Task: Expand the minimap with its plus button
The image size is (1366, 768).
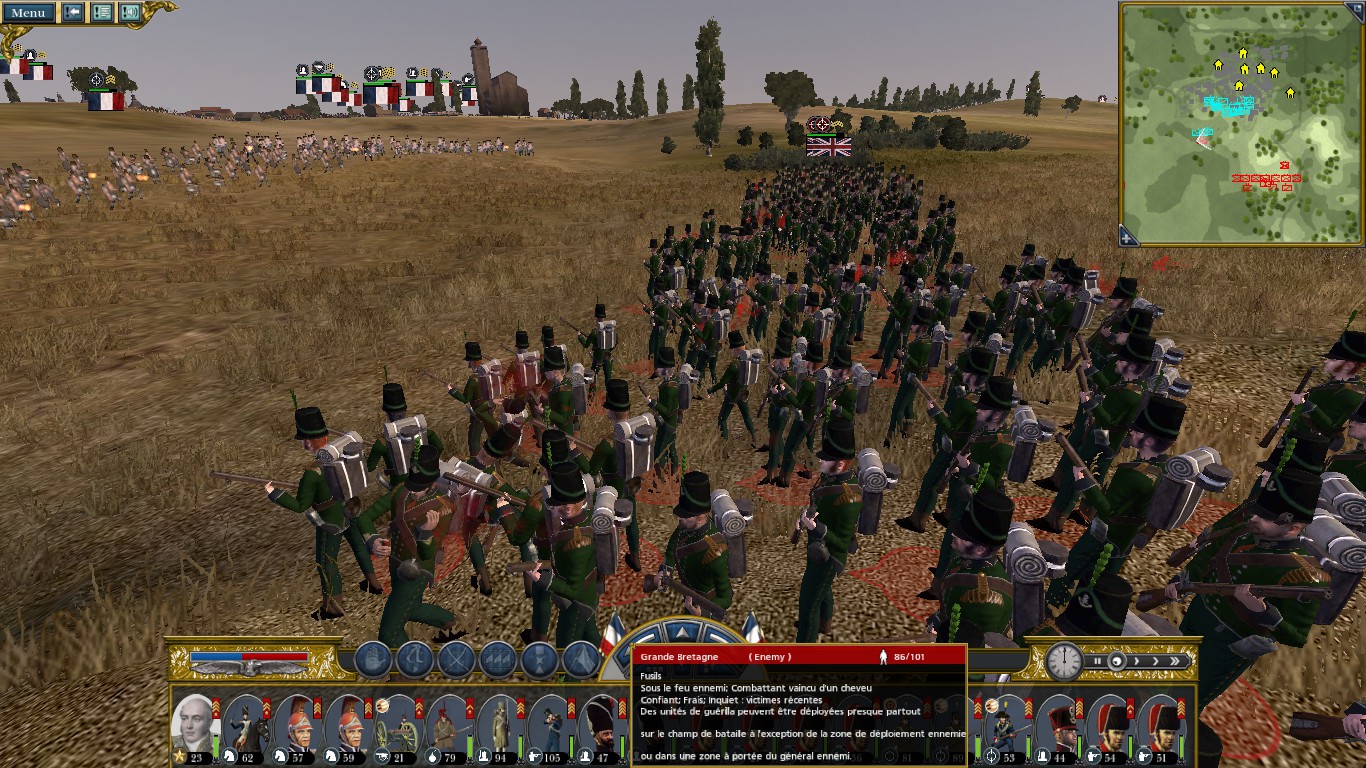Action: tap(1128, 237)
